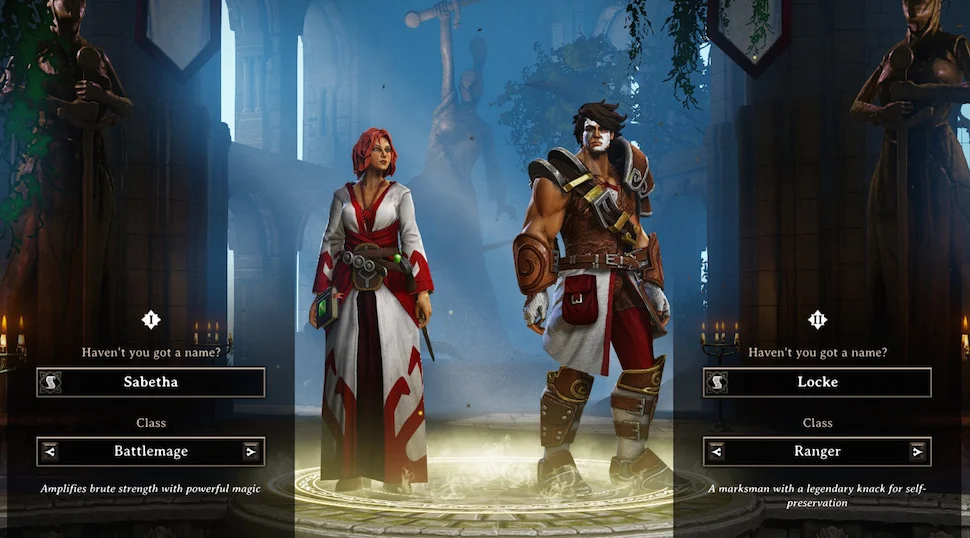Click the scroll icon beside Sabetha's name
The image size is (970, 538).
49,382
